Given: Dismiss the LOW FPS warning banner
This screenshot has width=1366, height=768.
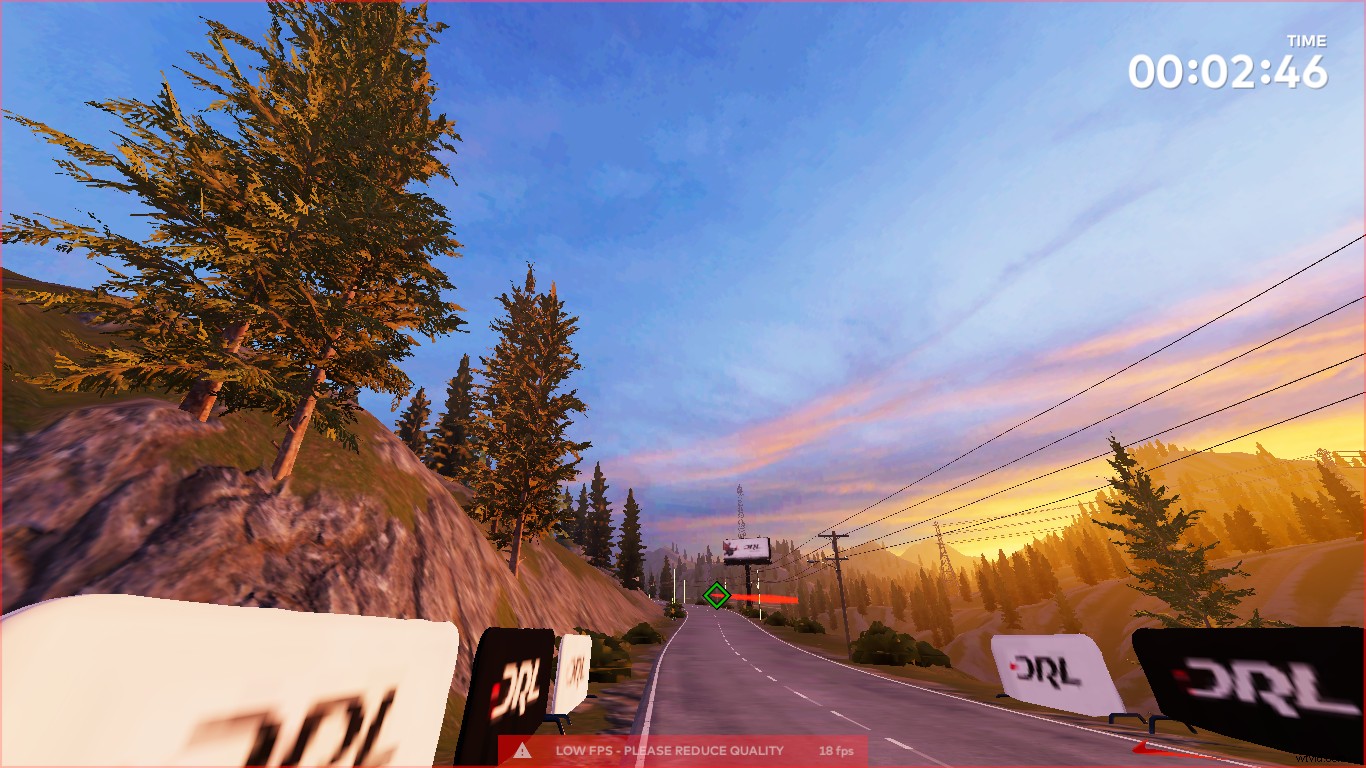Looking at the screenshot, I should click(x=668, y=749).
